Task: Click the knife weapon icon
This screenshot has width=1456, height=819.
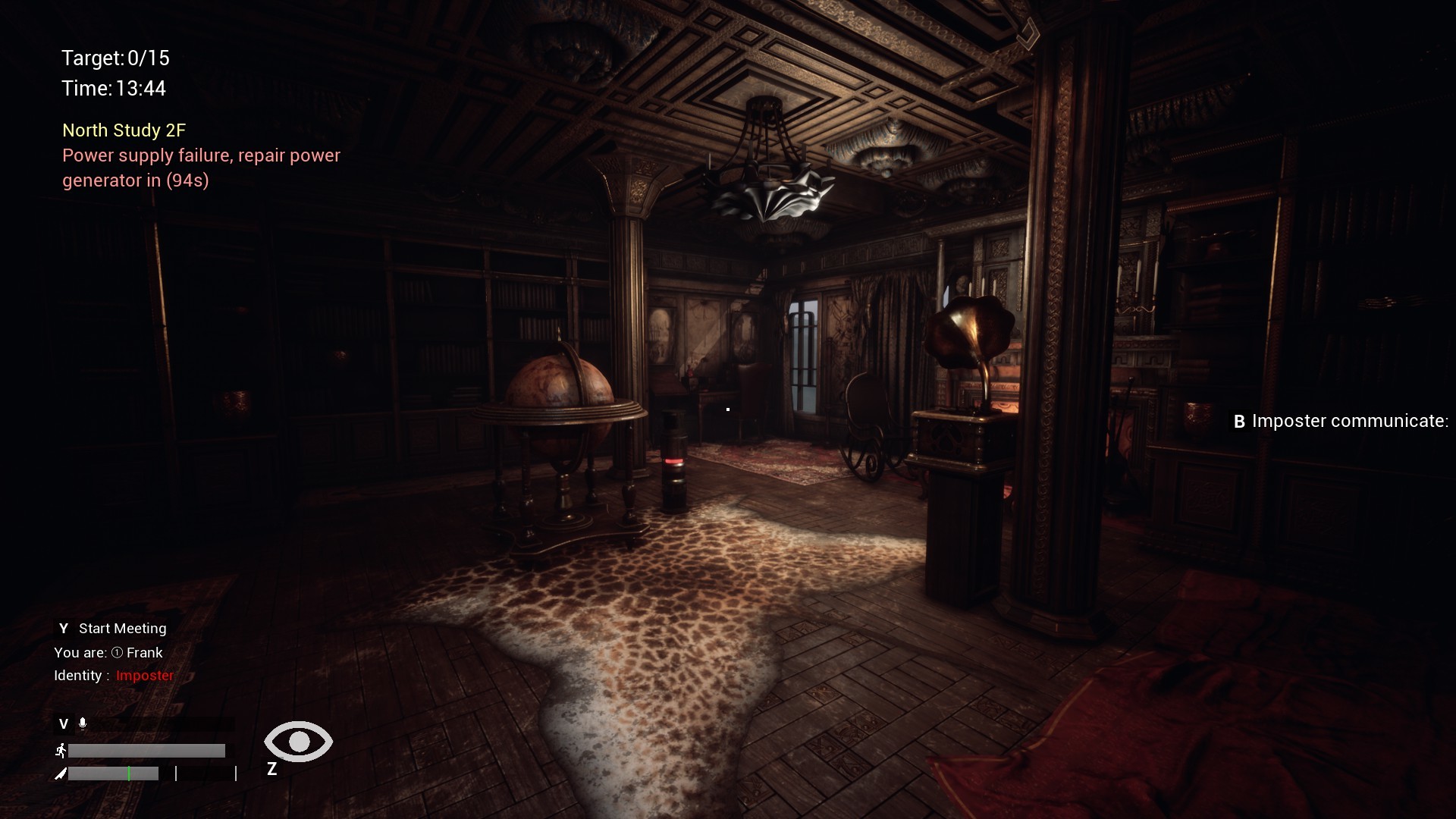Action: pyautogui.click(x=61, y=774)
